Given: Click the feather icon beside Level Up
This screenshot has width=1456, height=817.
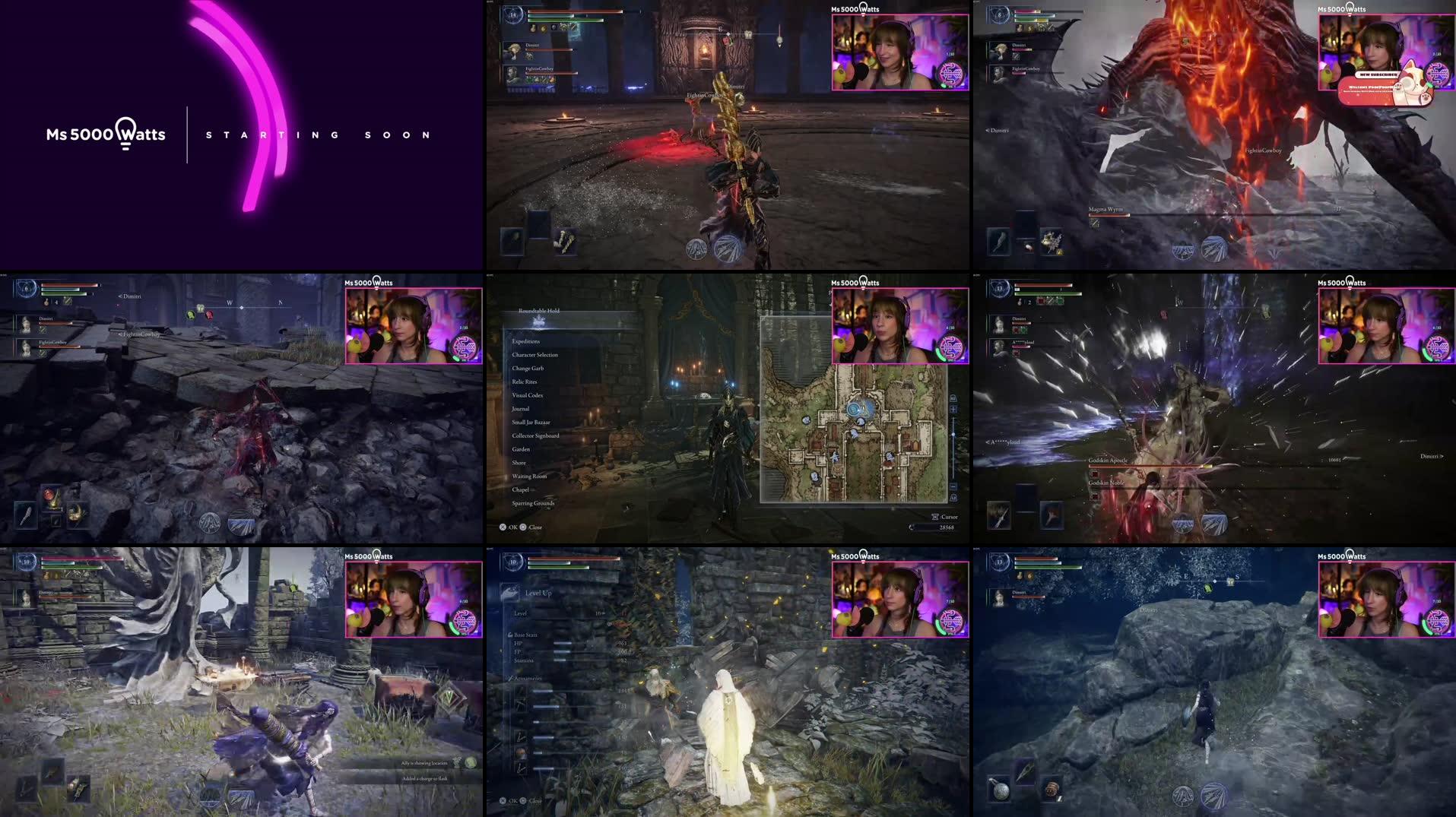Looking at the screenshot, I should point(511,592).
